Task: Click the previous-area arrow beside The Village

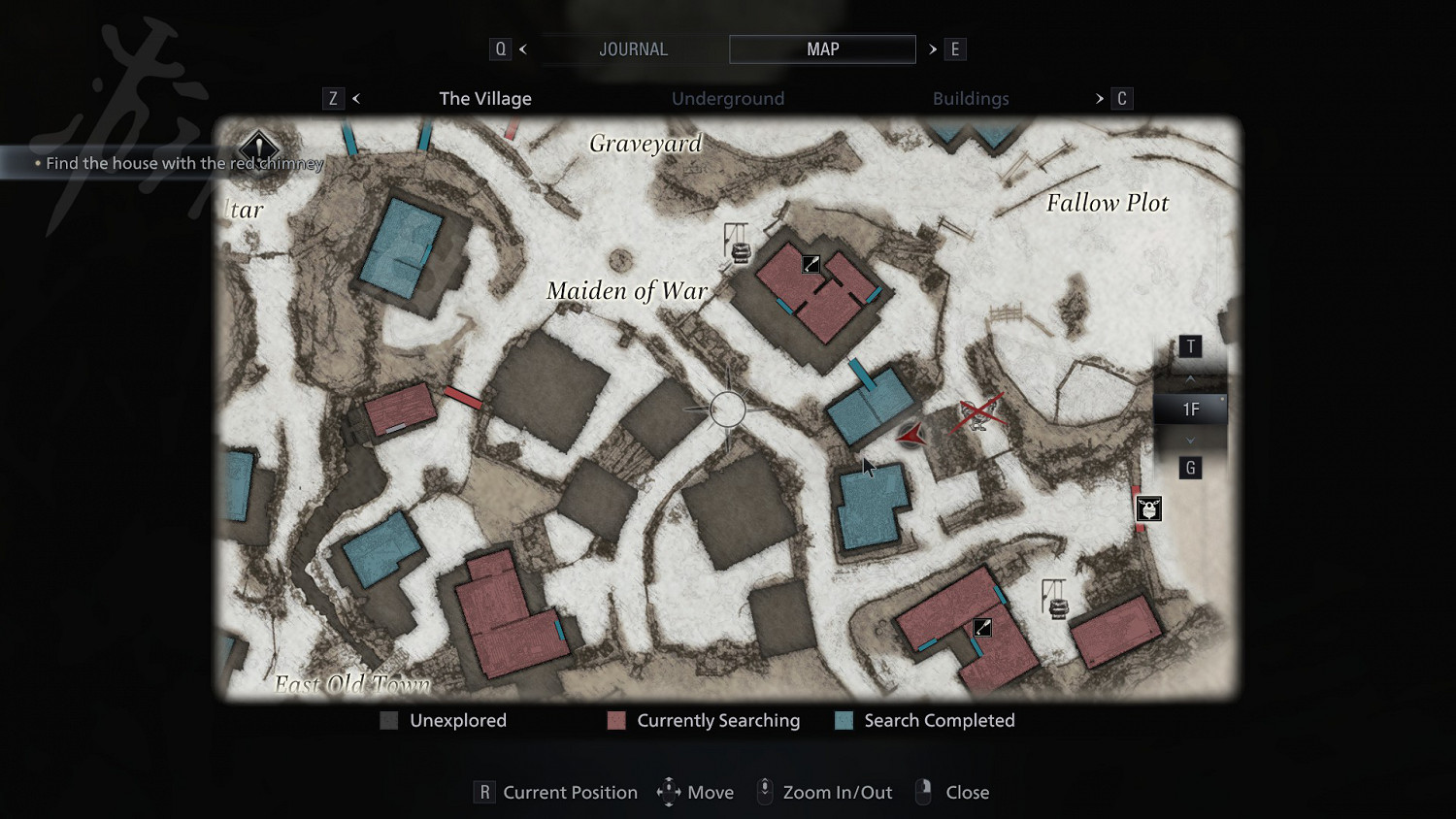Action: click(356, 98)
